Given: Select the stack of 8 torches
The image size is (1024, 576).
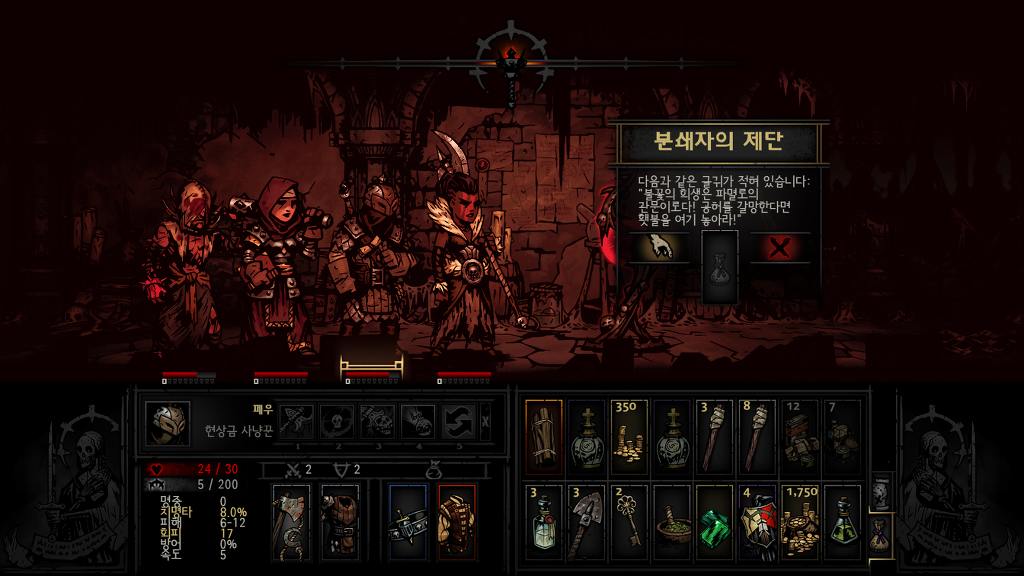Looking at the screenshot, I should 757,435.
